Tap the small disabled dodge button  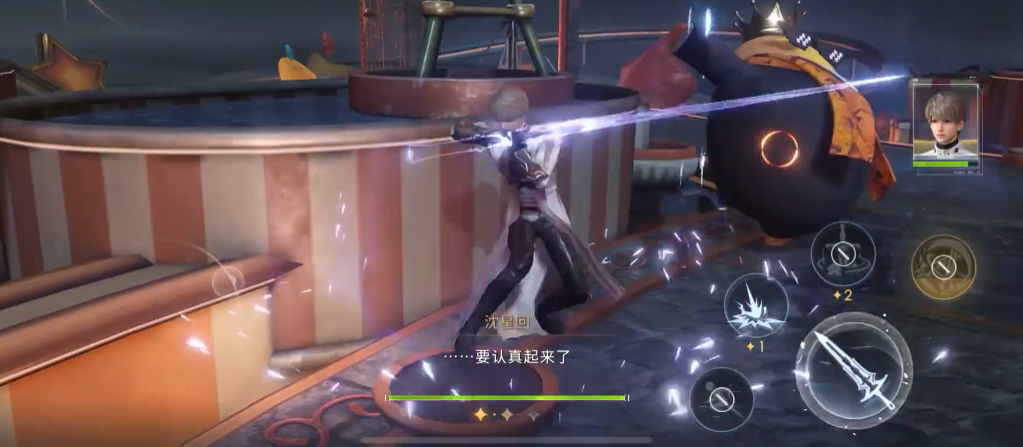[x=721, y=399]
